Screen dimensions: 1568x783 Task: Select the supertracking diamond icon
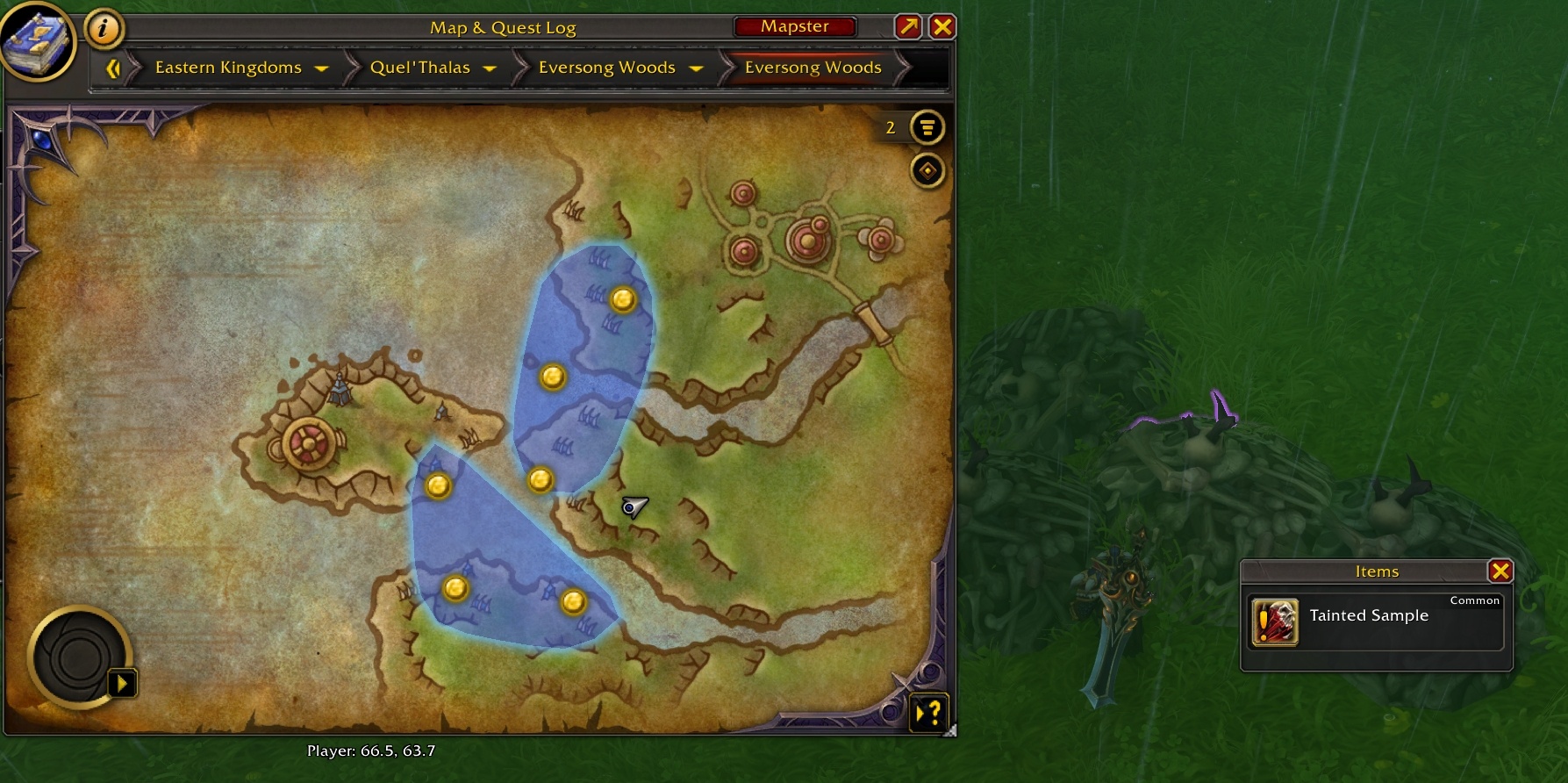coord(928,171)
